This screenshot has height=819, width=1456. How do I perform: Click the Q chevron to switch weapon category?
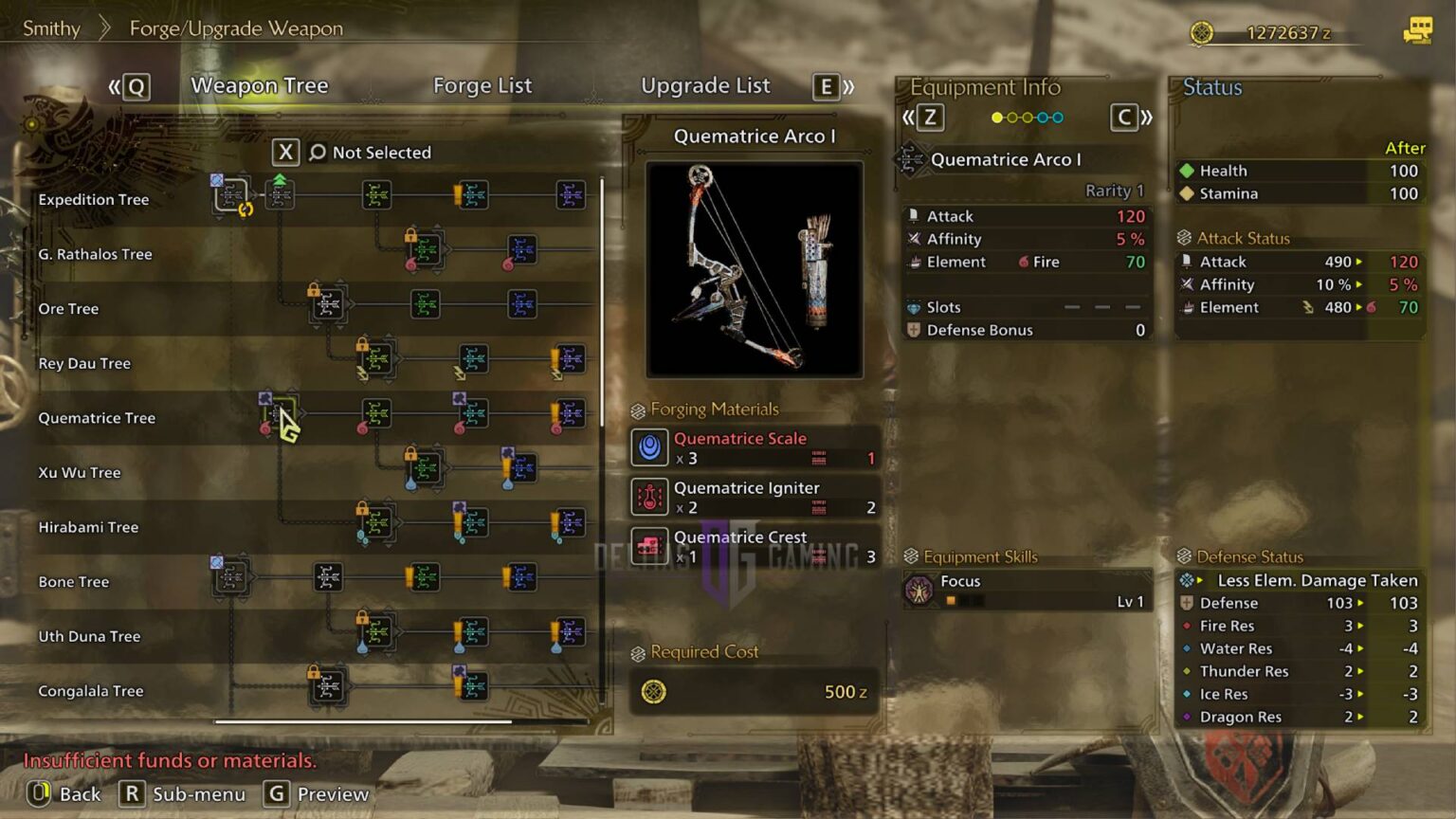pyautogui.click(x=129, y=86)
